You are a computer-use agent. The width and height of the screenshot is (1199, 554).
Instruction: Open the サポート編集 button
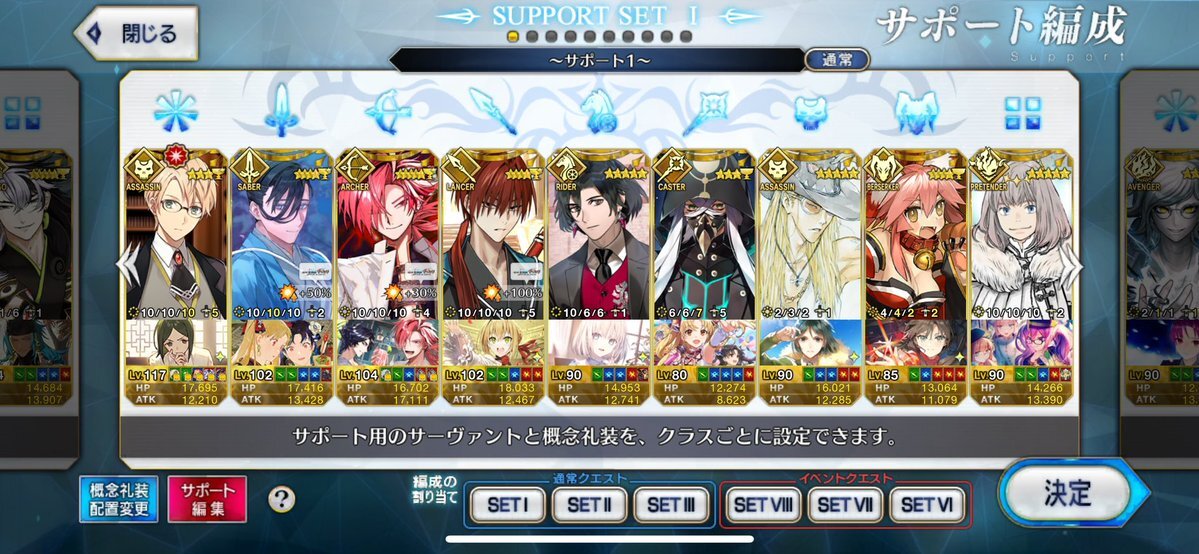208,499
